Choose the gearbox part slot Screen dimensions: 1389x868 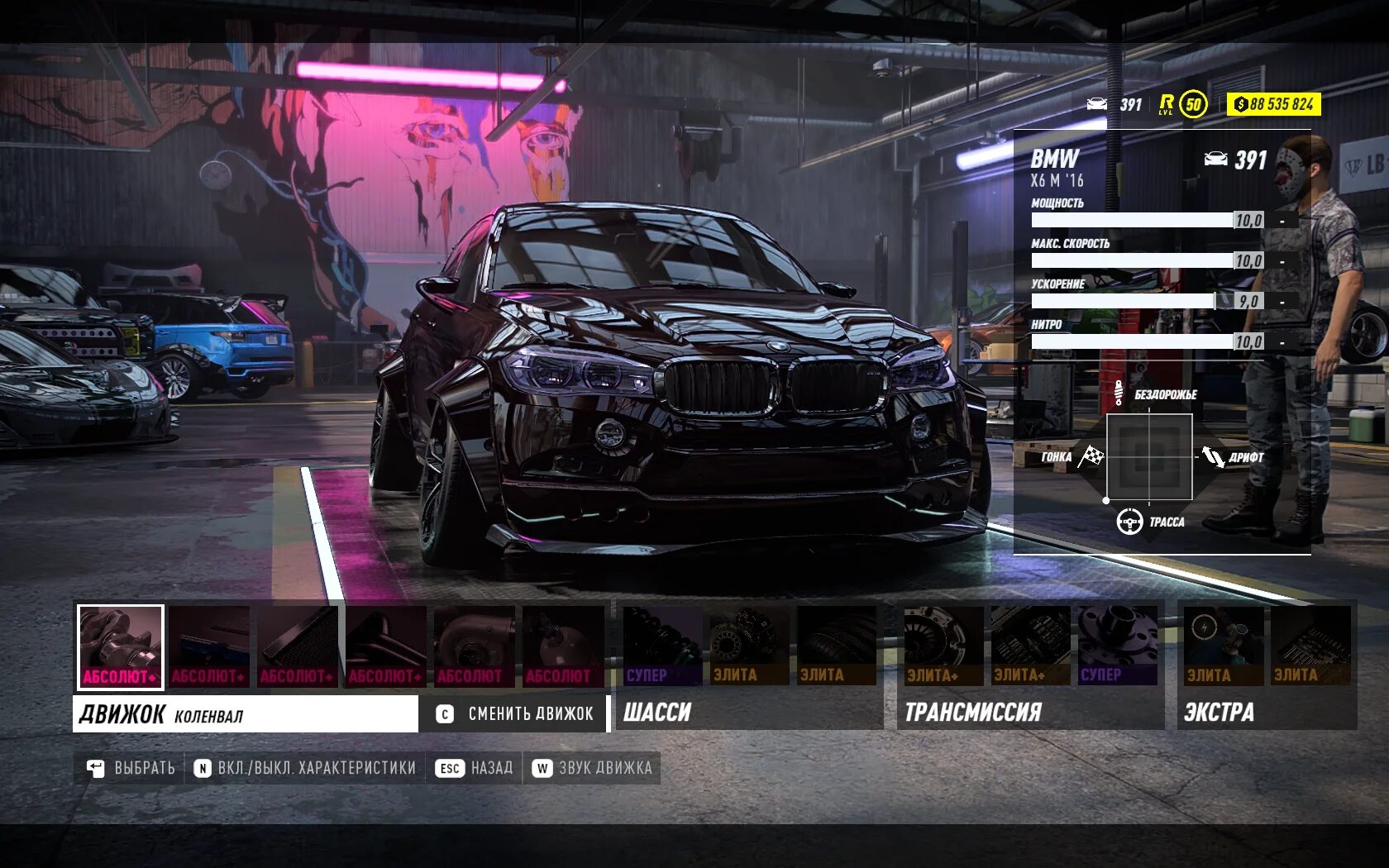(1030, 646)
